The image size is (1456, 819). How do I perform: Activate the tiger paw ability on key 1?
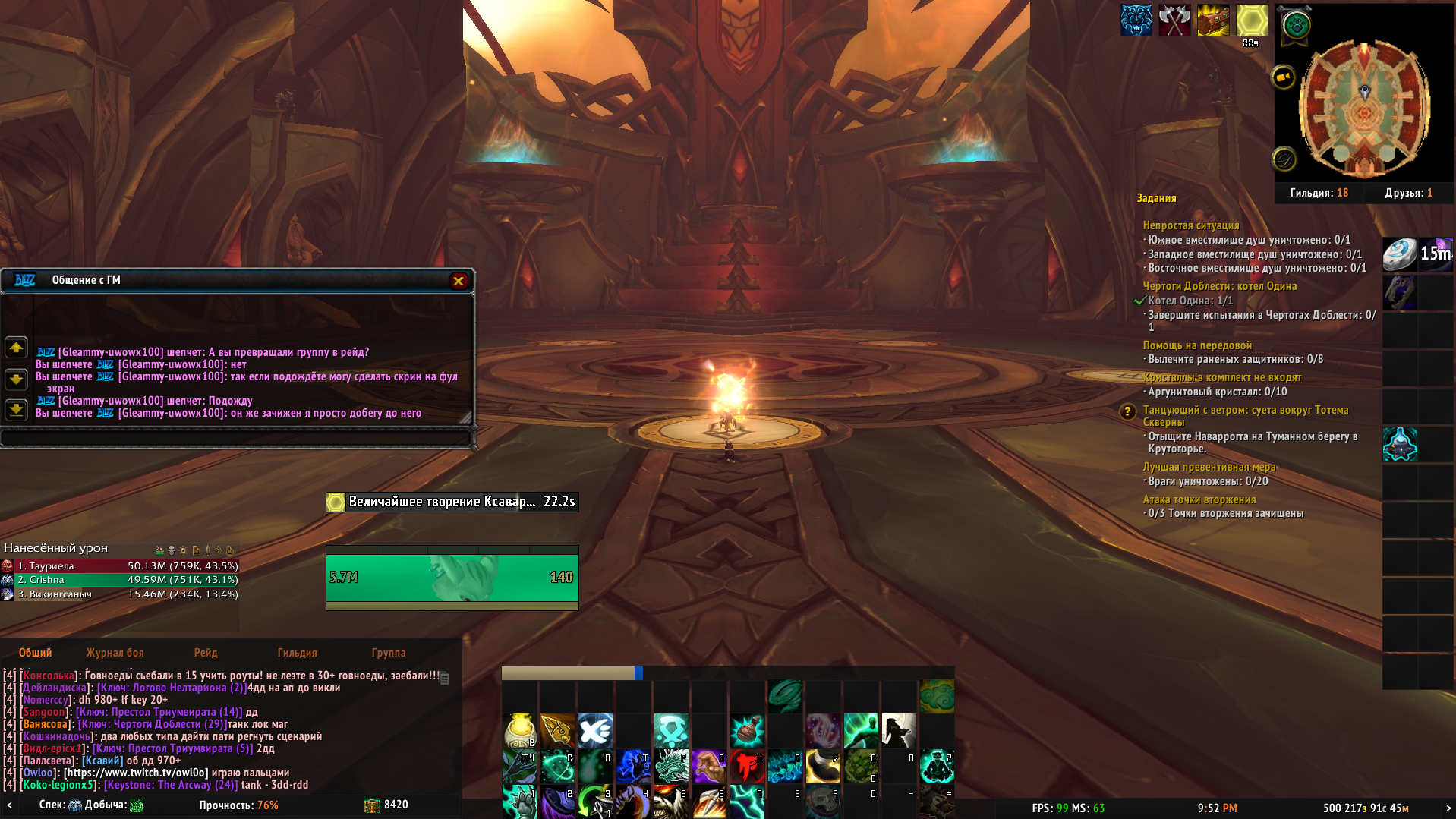pos(519,802)
